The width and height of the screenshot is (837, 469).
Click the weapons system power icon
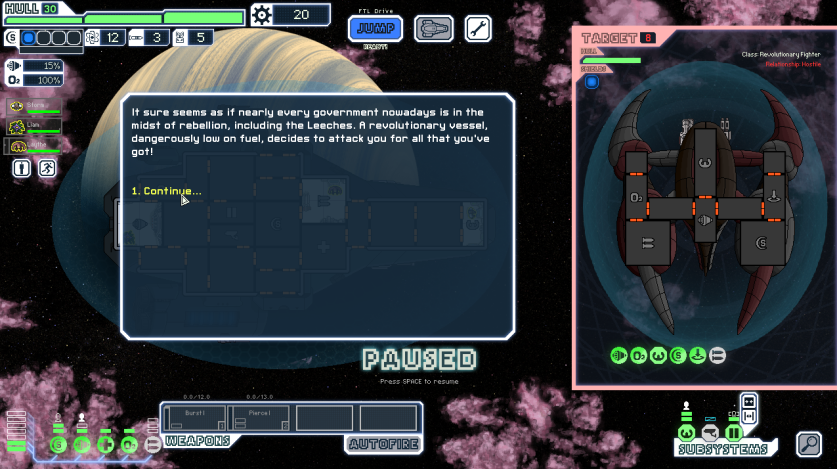point(152,443)
